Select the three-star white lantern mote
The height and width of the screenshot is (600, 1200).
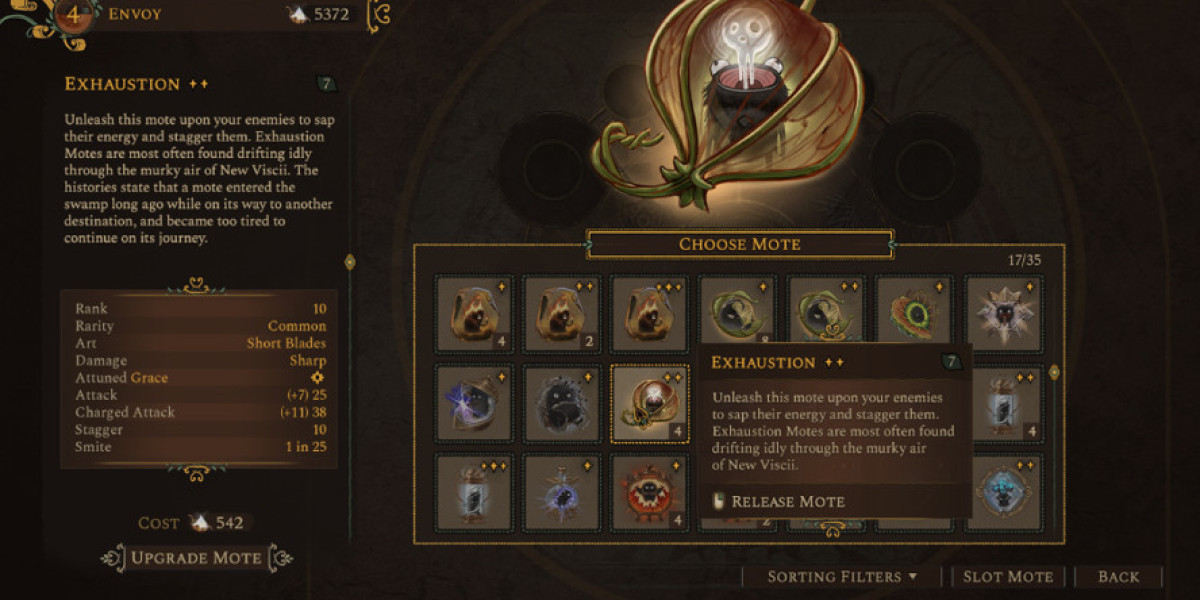[474, 492]
